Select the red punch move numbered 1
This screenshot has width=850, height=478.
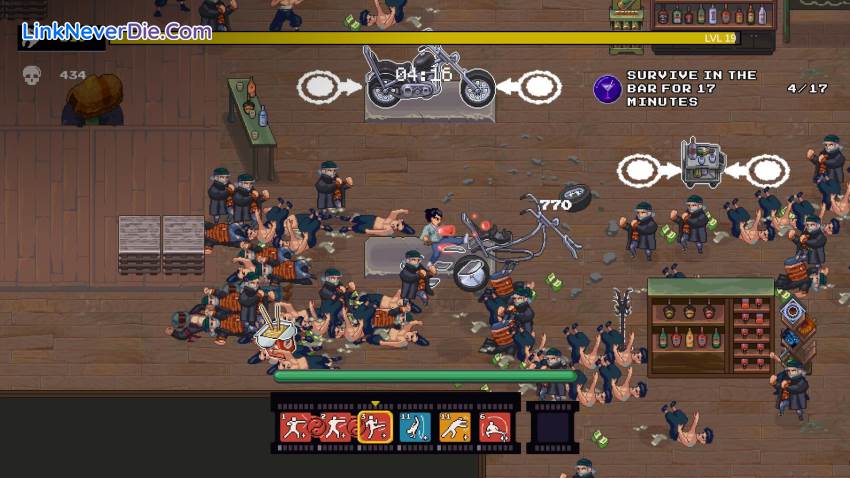pyautogui.click(x=294, y=428)
